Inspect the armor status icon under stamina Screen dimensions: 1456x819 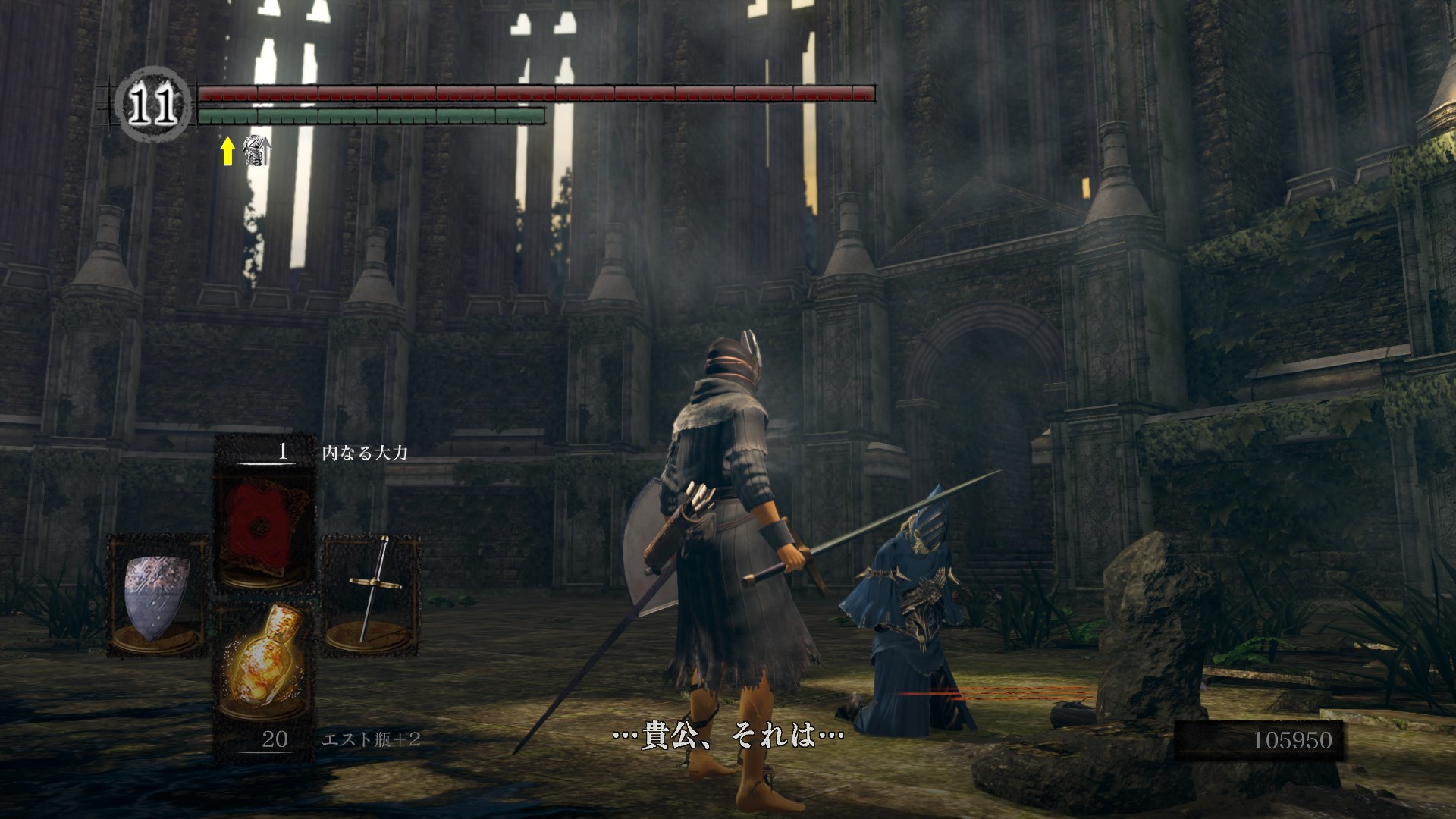coord(256,150)
